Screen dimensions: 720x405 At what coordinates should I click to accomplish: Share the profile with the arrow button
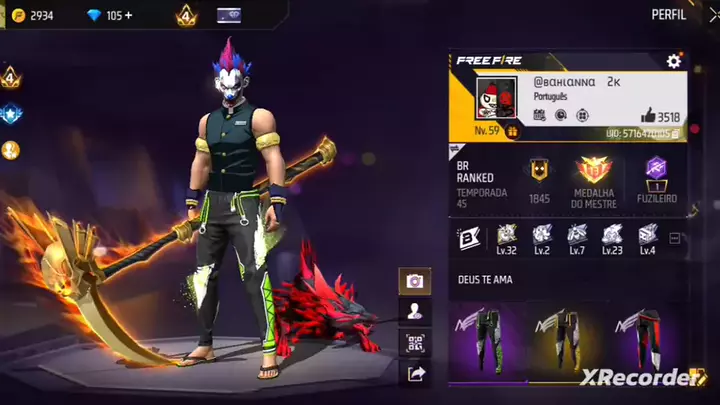(415, 374)
